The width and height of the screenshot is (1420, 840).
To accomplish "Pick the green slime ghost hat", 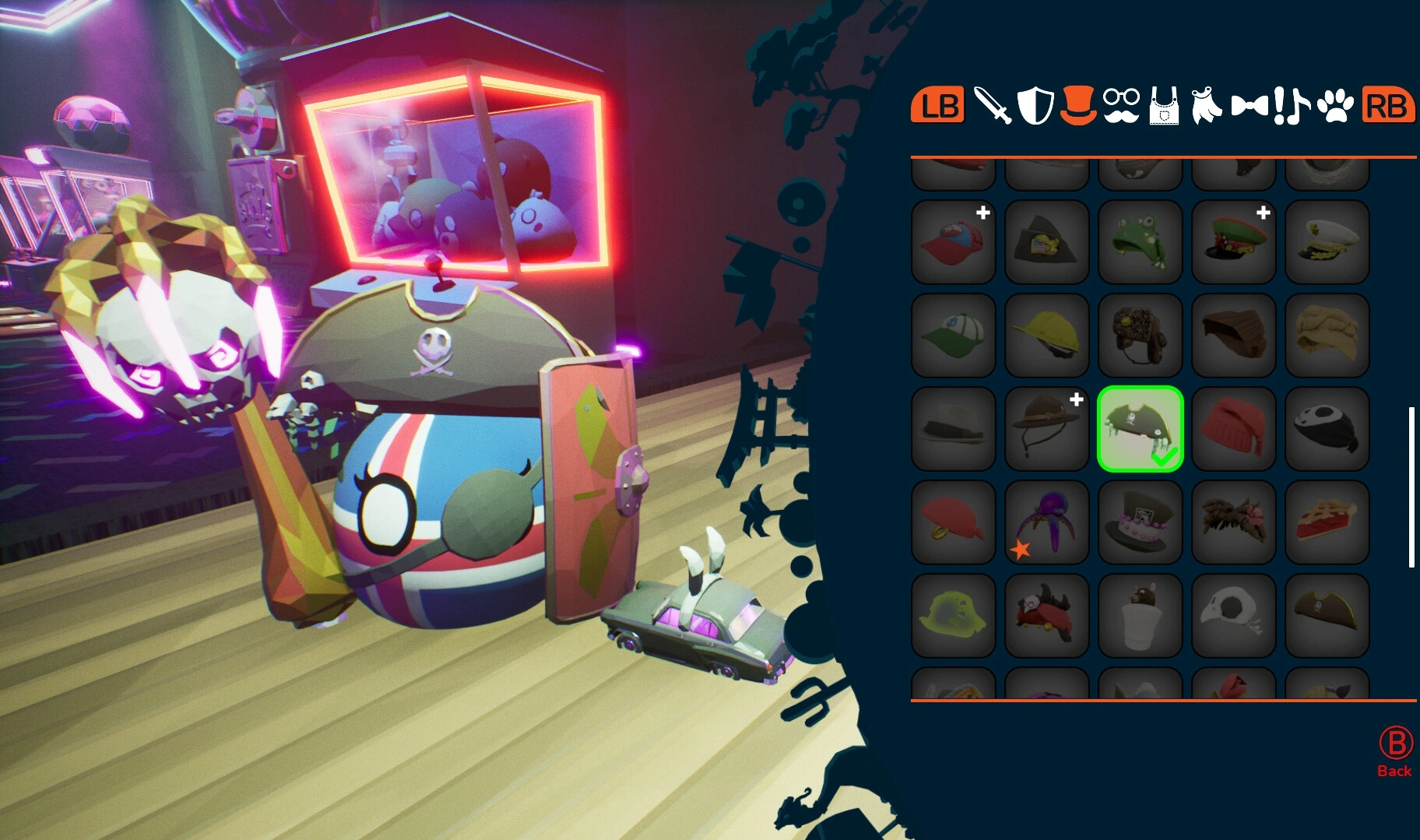I will click(x=954, y=615).
